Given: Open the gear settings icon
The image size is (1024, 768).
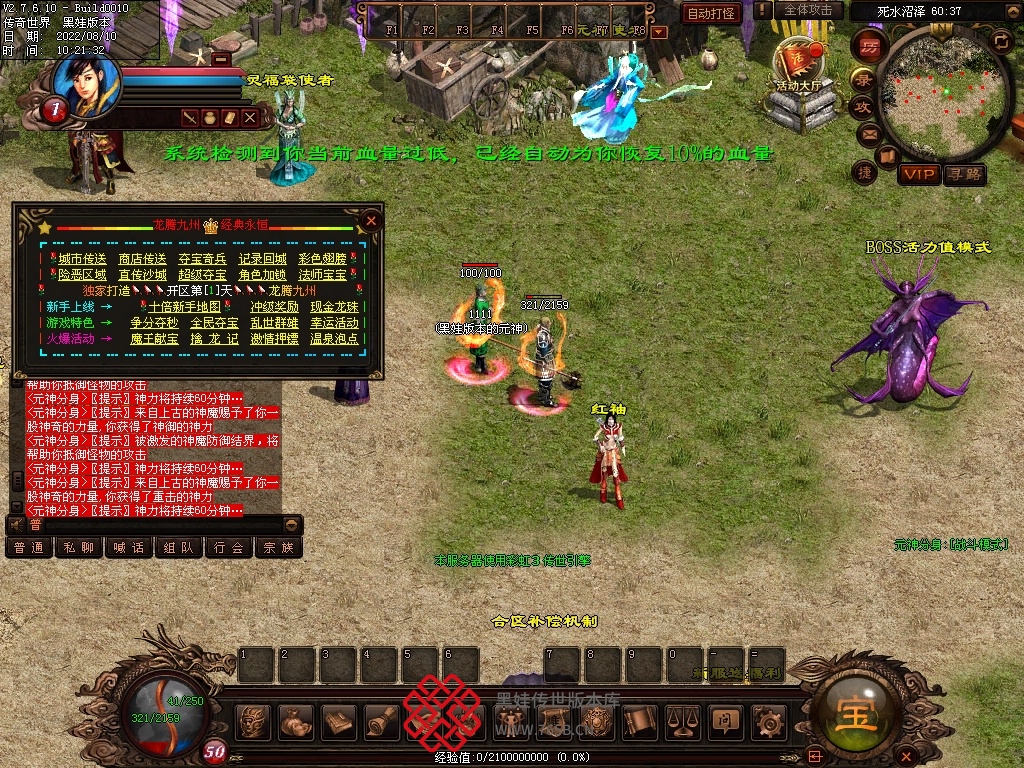Looking at the screenshot, I should 769,719.
